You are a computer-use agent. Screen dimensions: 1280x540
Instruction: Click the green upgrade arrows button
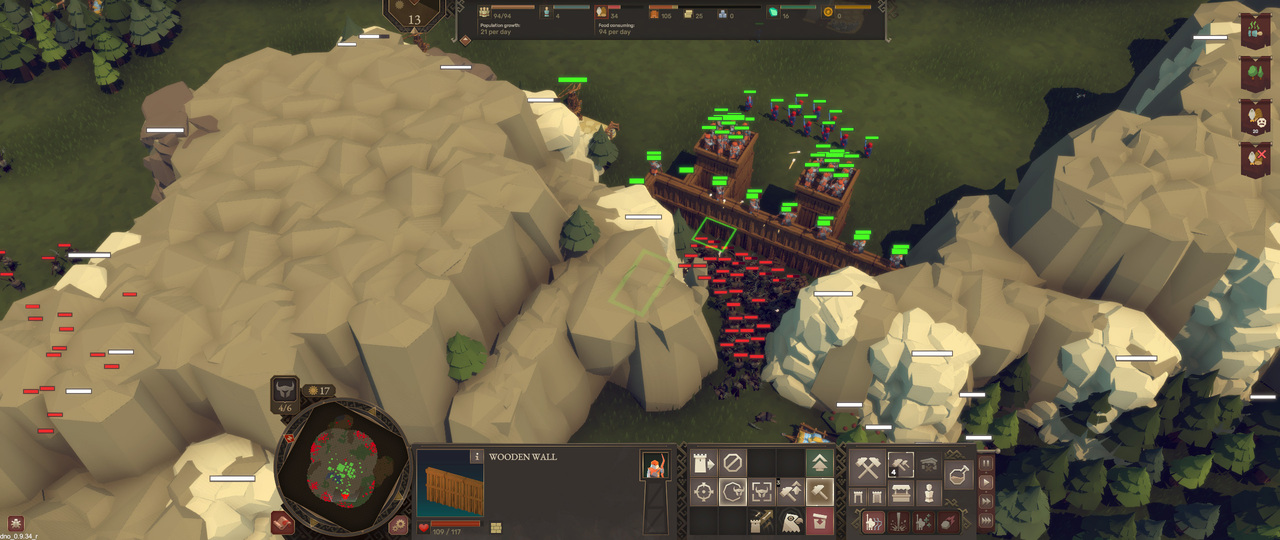click(820, 463)
